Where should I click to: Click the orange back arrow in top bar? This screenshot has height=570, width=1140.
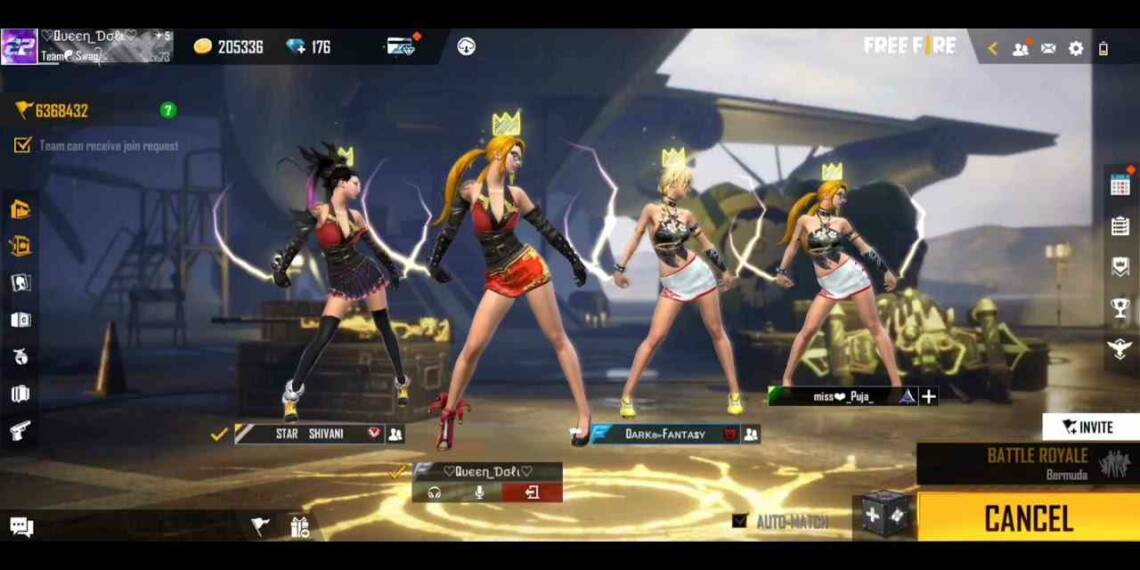pos(993,48)
